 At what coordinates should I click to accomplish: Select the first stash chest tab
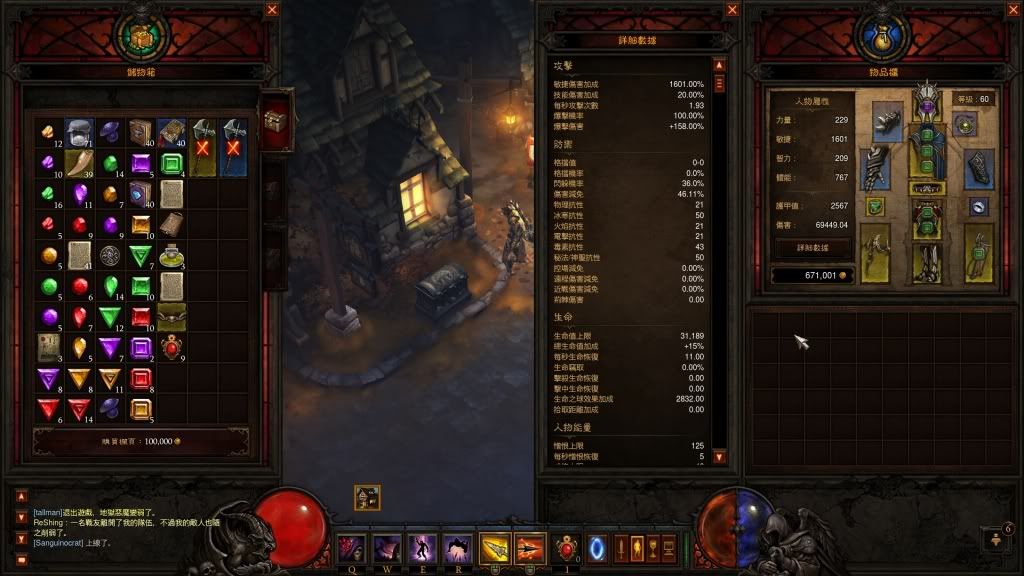[x=275, y=119]
